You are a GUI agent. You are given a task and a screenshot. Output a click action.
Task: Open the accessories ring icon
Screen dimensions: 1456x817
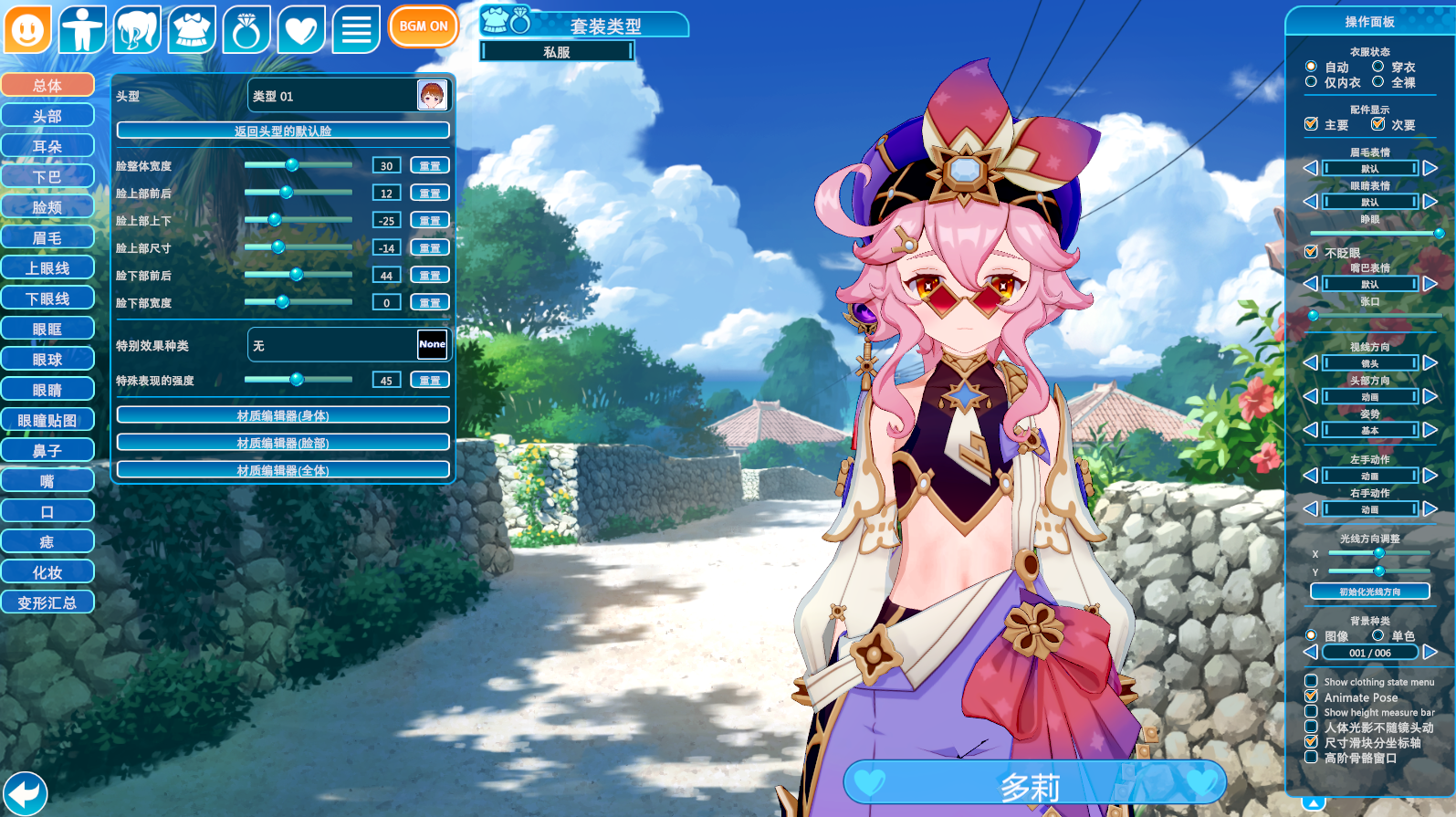[x=246, y=29]
